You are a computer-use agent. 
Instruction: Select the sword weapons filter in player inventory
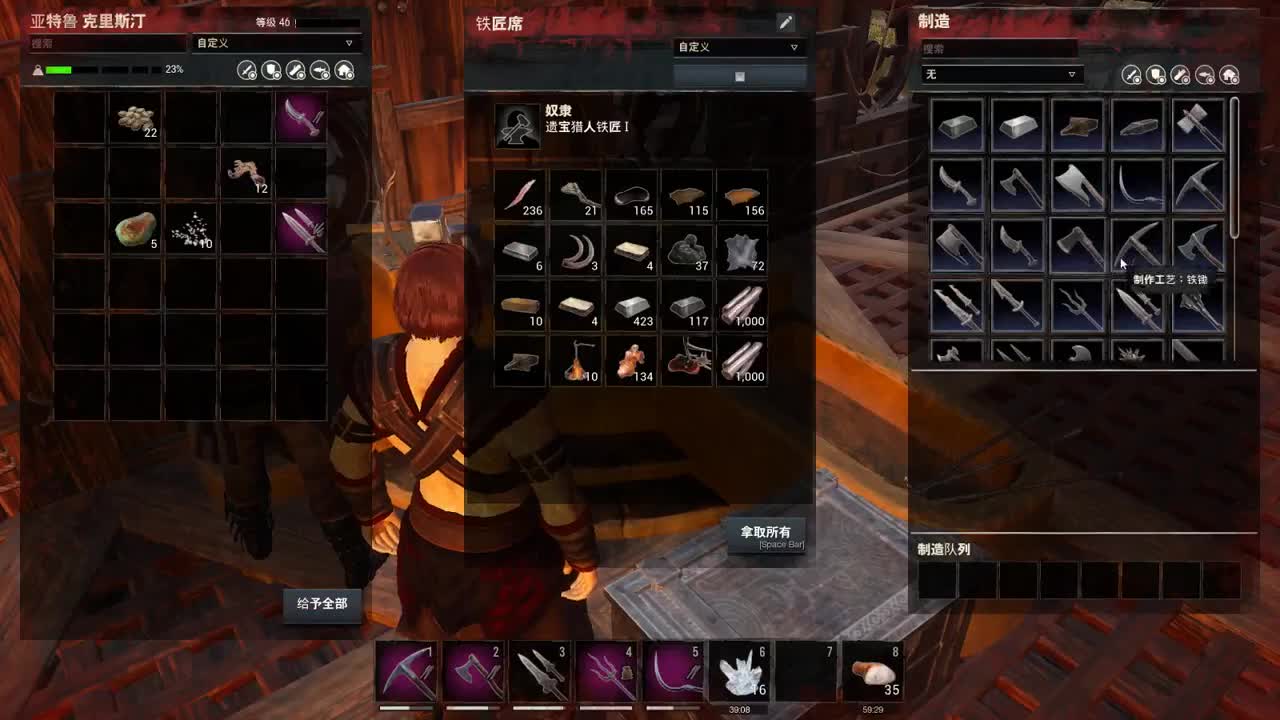pos(246,70)
